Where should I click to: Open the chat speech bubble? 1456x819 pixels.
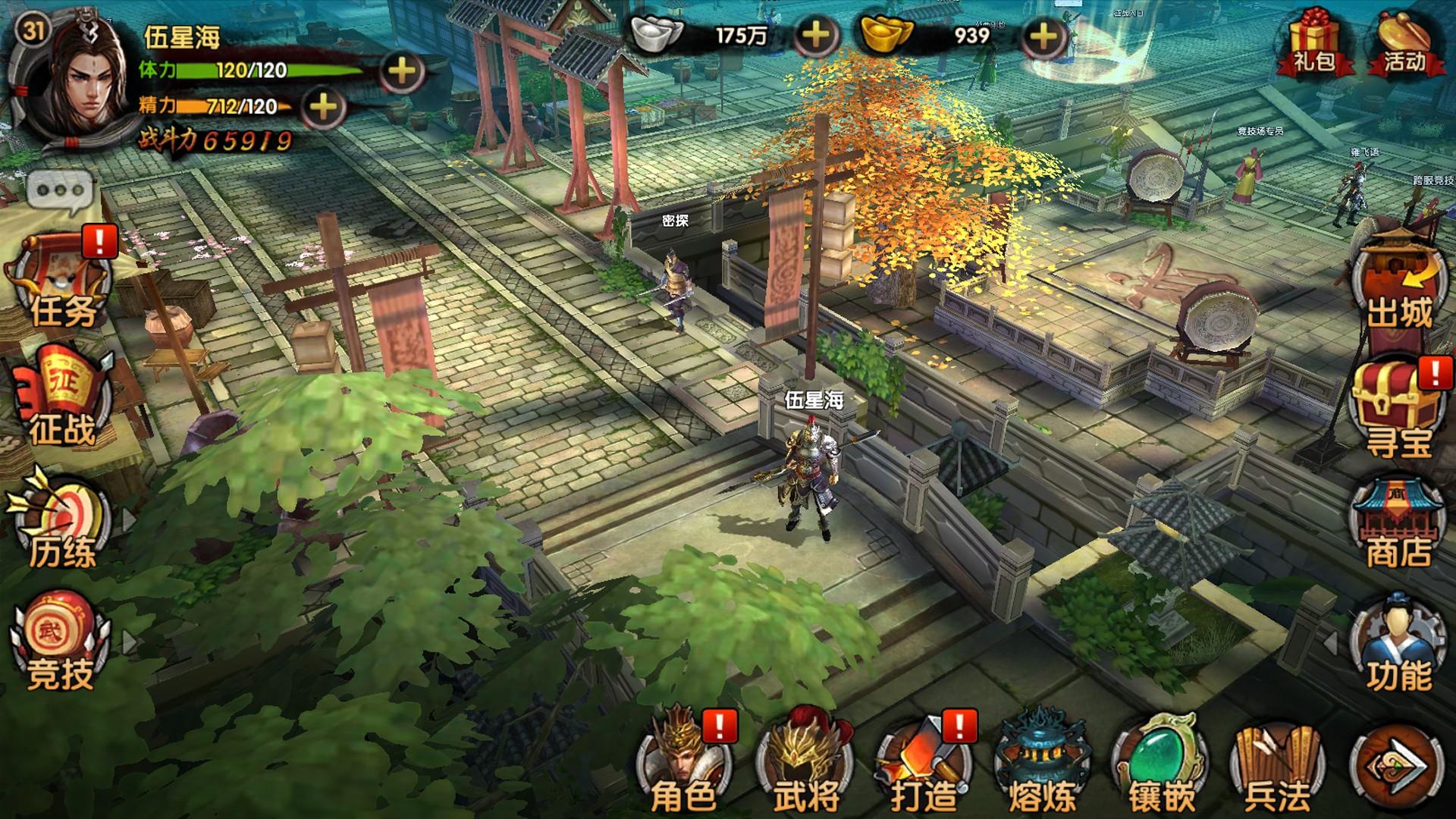60,190
